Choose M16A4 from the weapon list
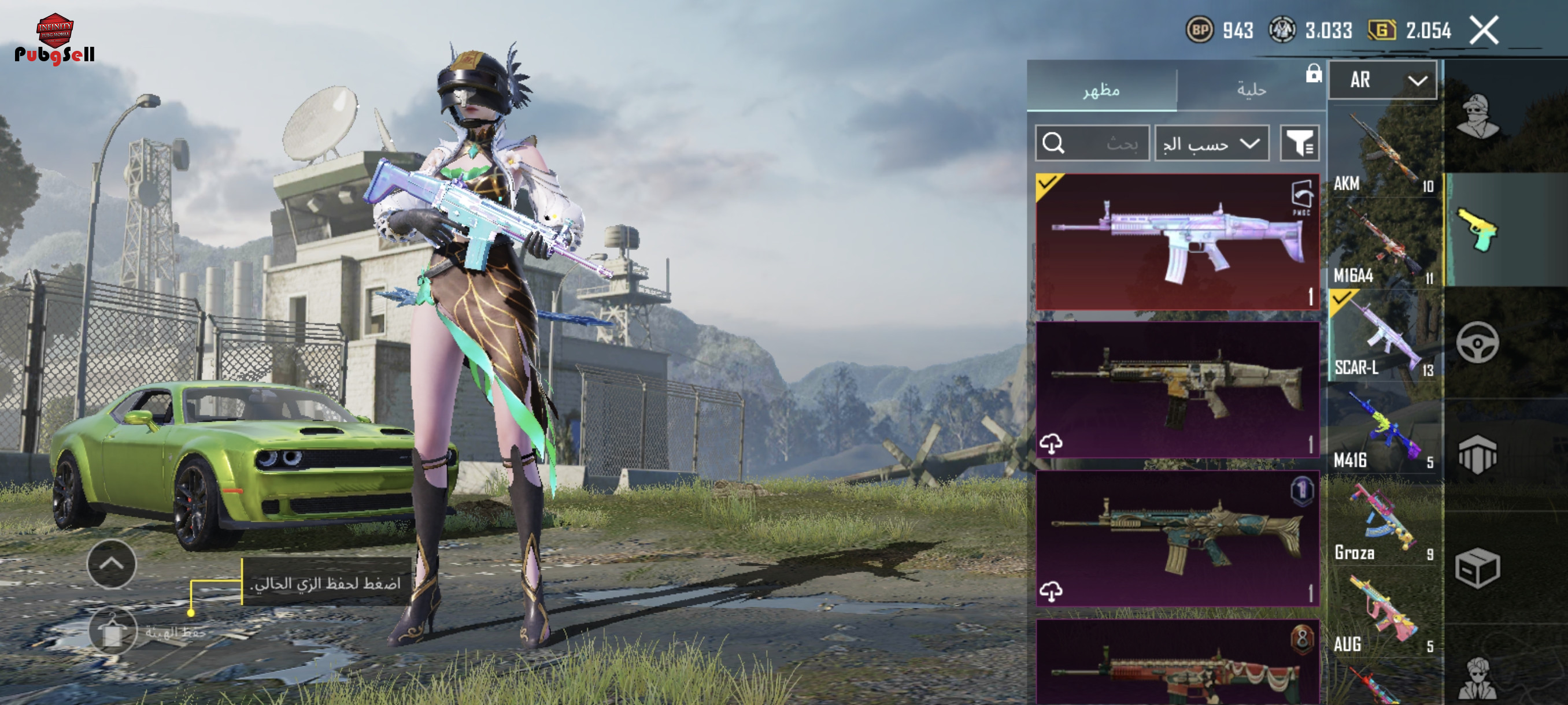 (x=1383, y=244)
